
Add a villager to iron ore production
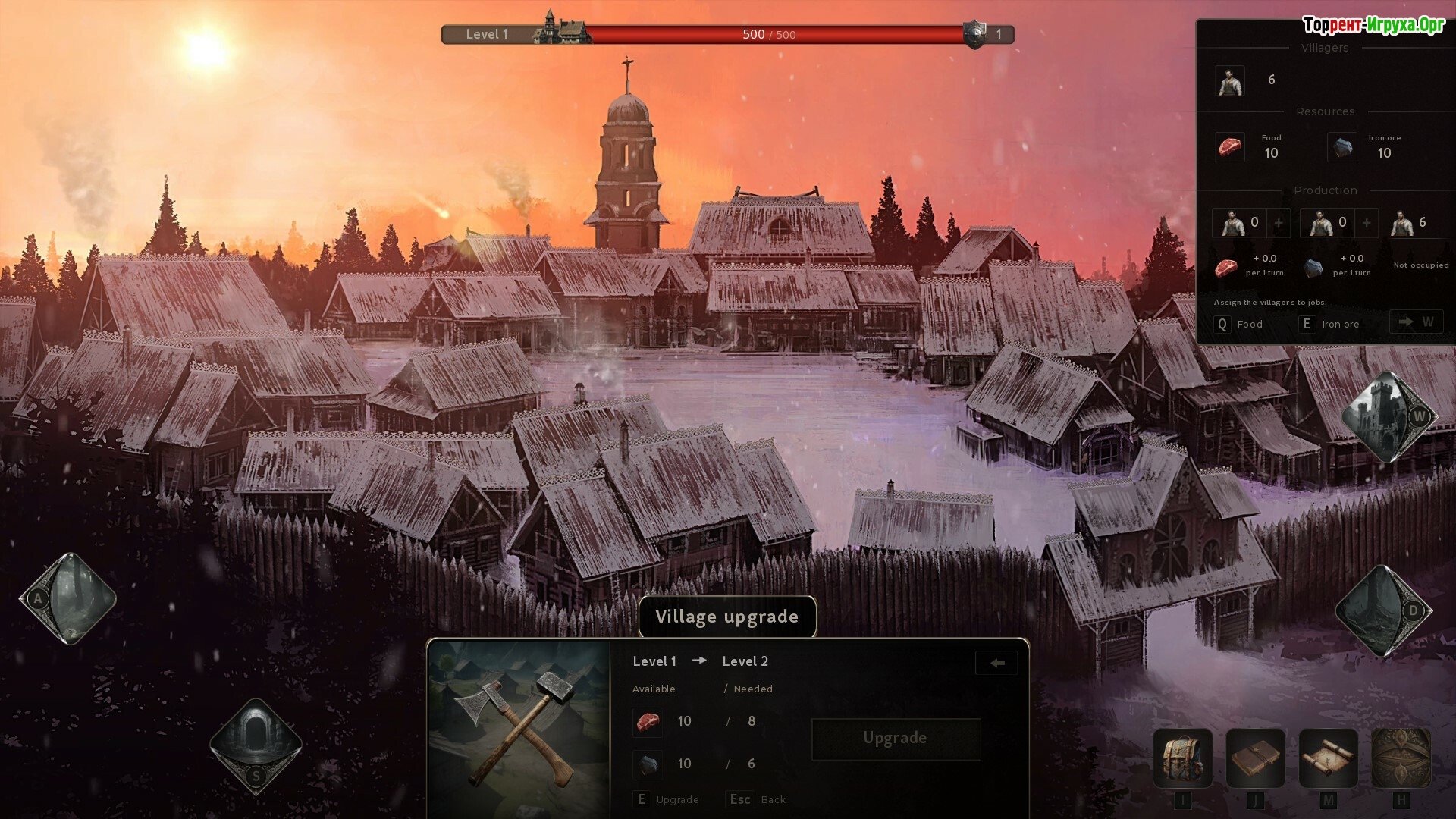click(1367, 223)
